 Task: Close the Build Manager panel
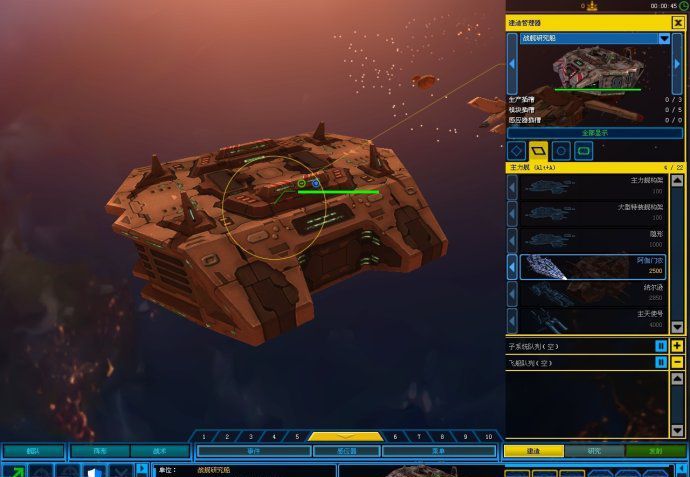click(678, 22)
